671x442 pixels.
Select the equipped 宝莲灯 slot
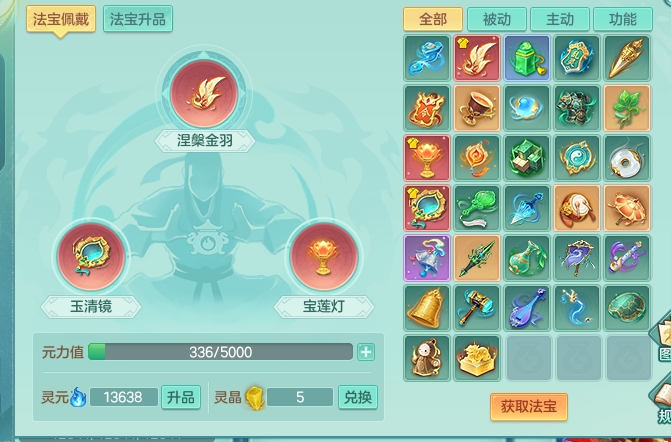(x=323, y=257)
